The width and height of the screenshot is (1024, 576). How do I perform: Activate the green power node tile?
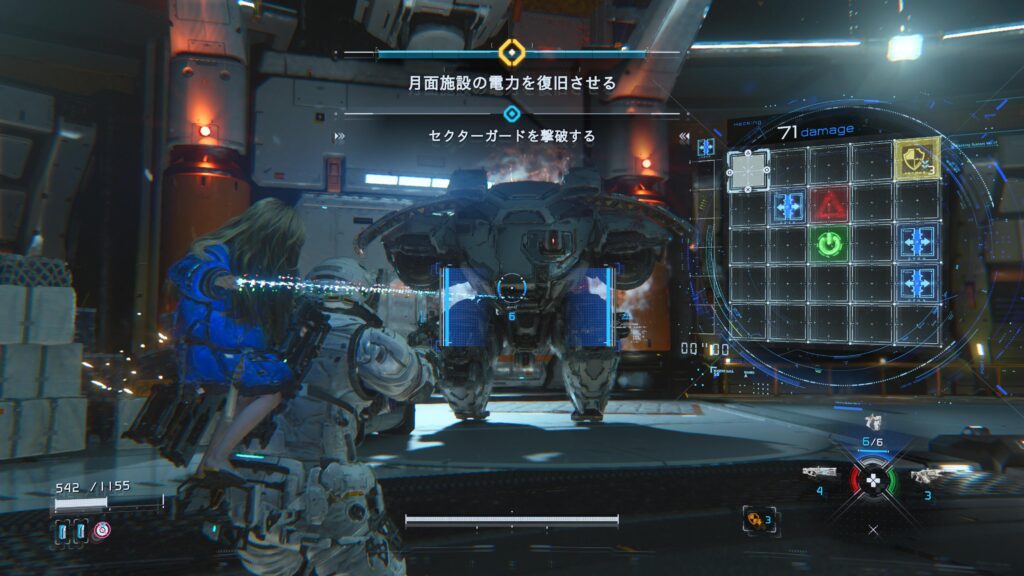(830, 244)
